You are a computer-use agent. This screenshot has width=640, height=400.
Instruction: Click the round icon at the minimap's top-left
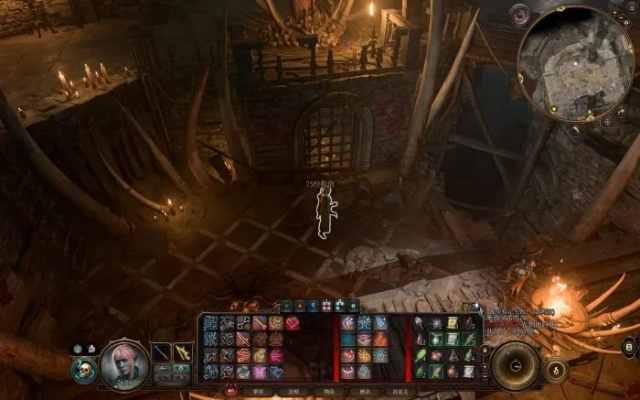[520, 15]
